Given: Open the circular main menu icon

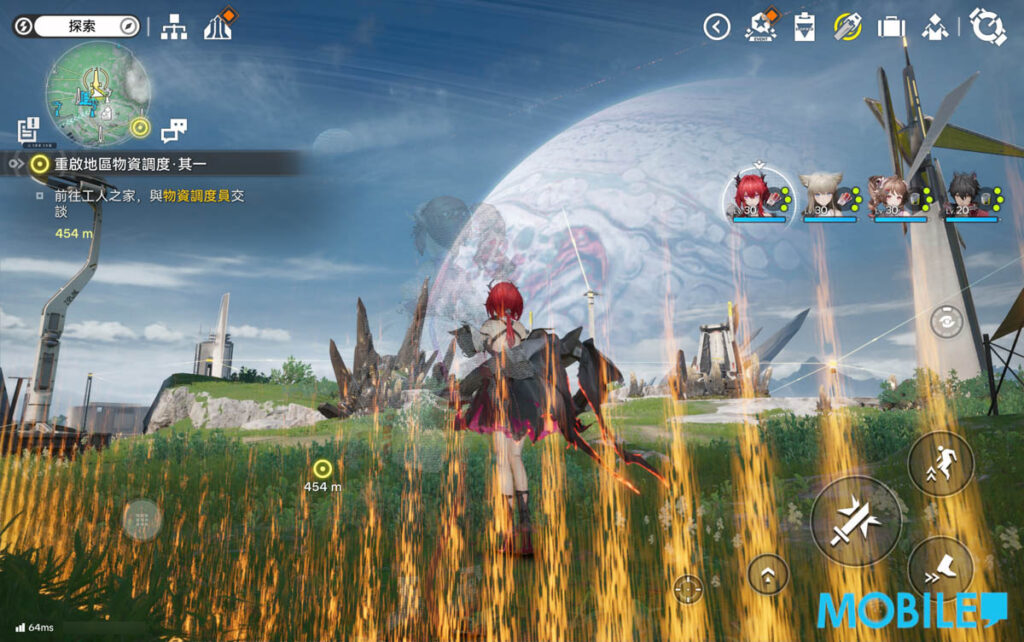Looking at the screenshot, I should [987, 27].
